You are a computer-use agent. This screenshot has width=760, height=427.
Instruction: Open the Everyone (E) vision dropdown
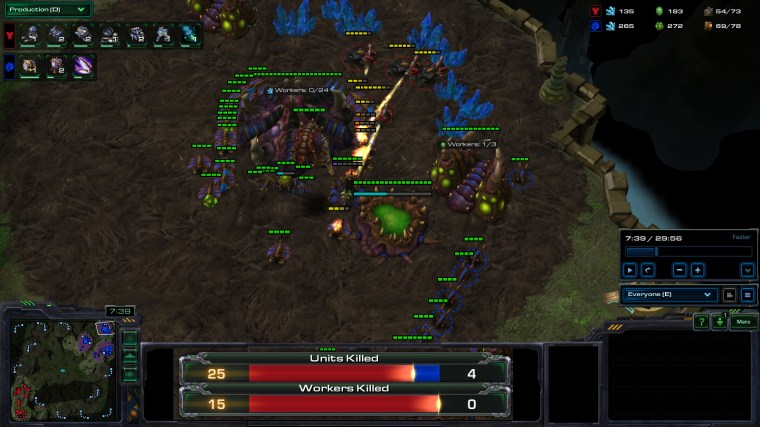(669, 295)
